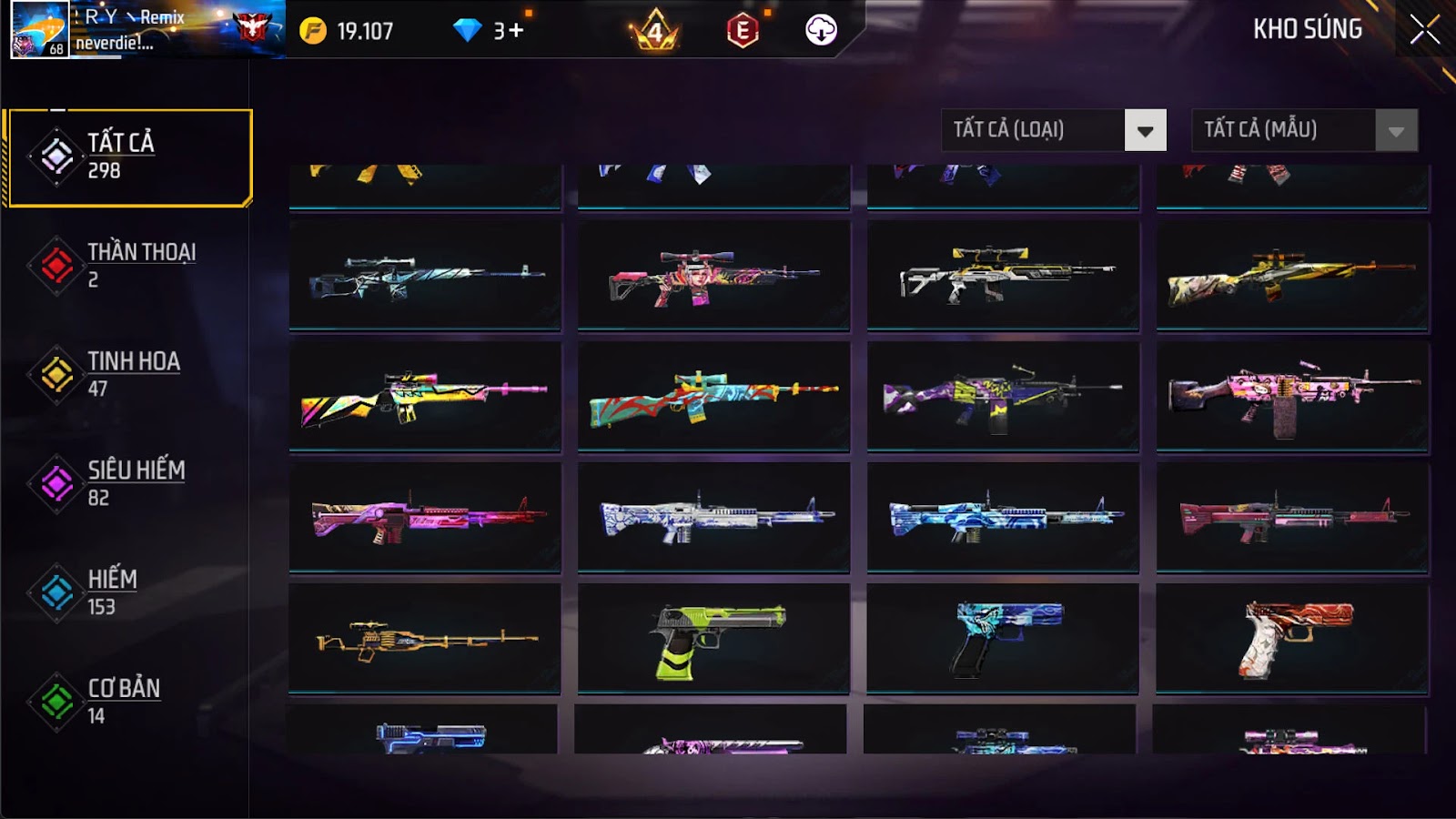
Task: Select the Tất Cả category tab
Action: [129, 157]
